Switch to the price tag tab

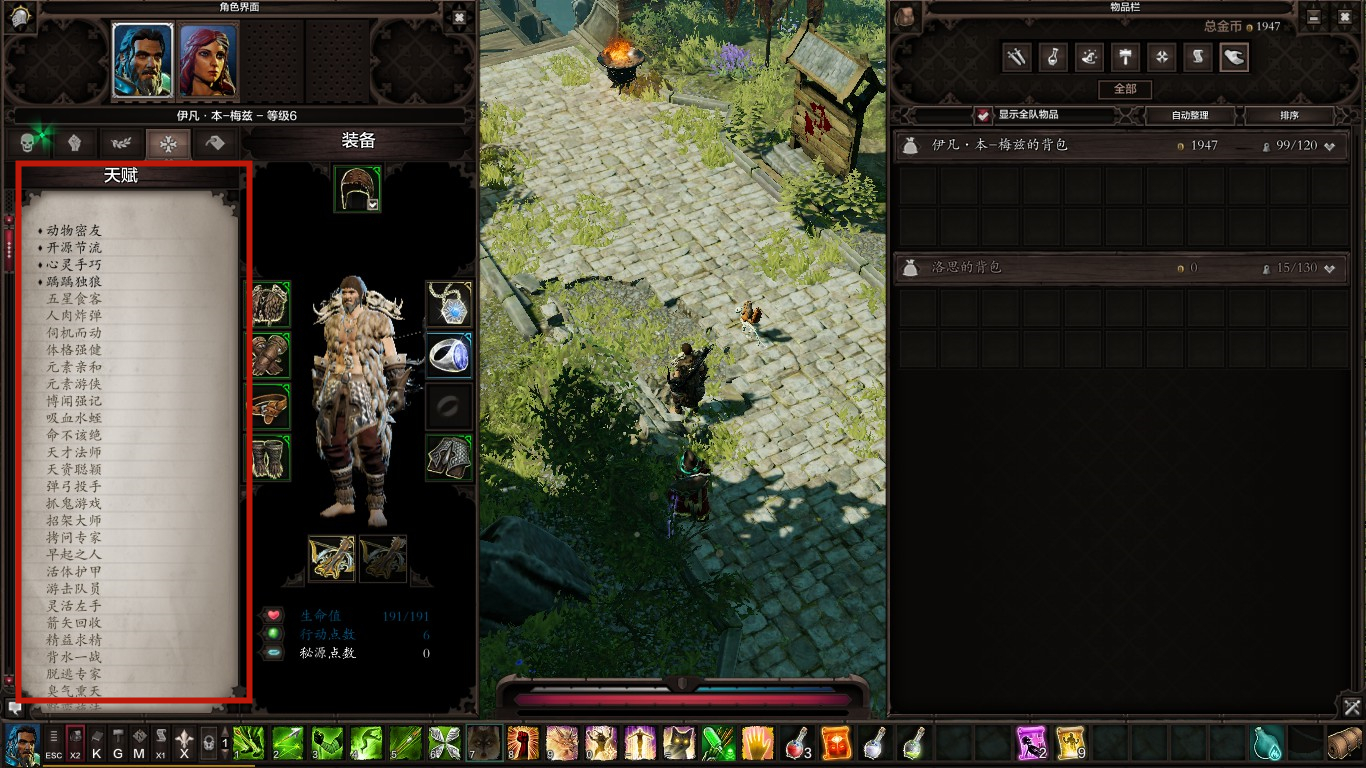pyautogui.click(x=215, y=143)
